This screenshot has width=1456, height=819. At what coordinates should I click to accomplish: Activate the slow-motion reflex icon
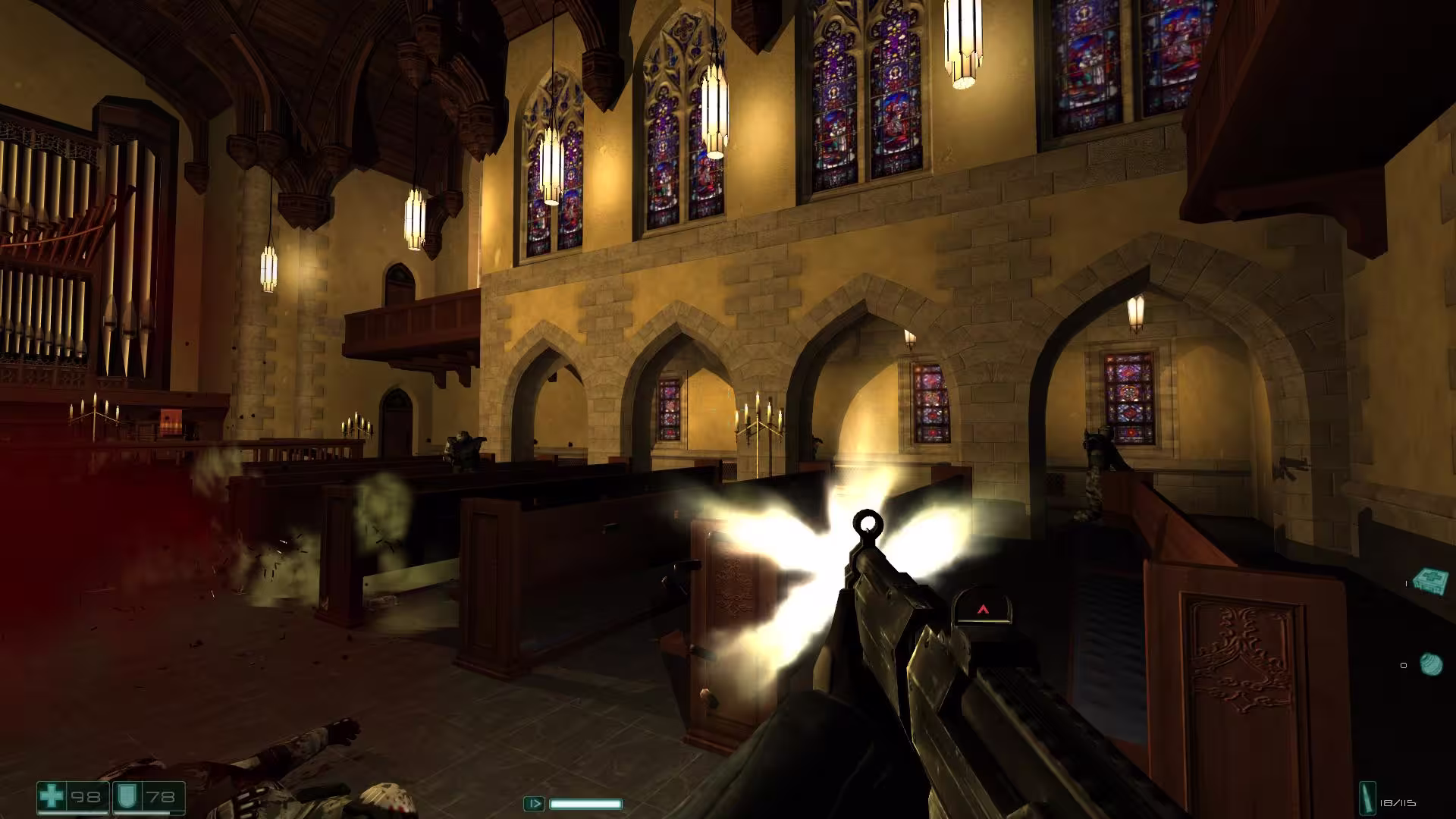[534, 803]
